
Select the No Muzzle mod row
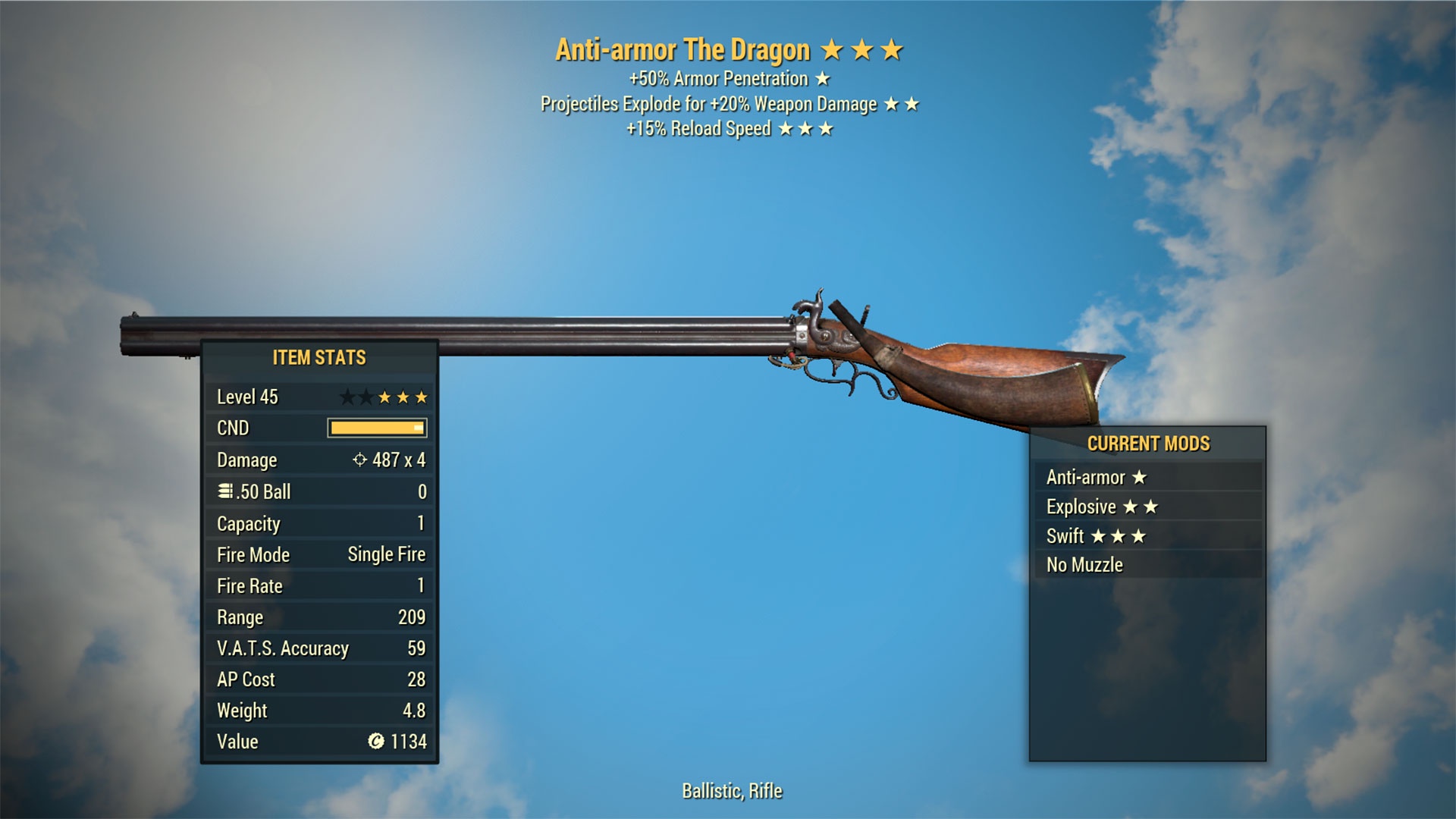1147,565
